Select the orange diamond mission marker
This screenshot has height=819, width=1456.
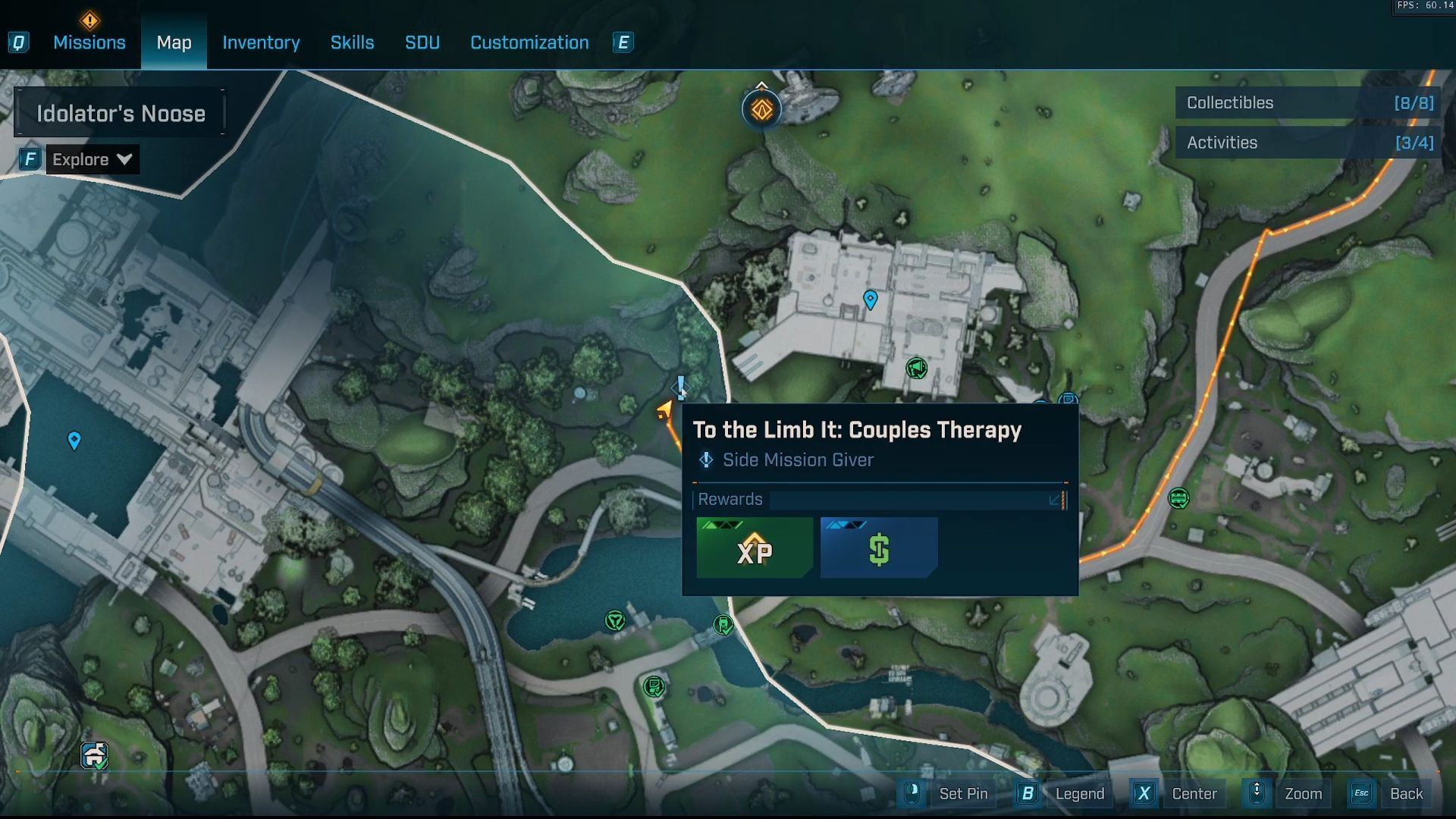(761, 110)
